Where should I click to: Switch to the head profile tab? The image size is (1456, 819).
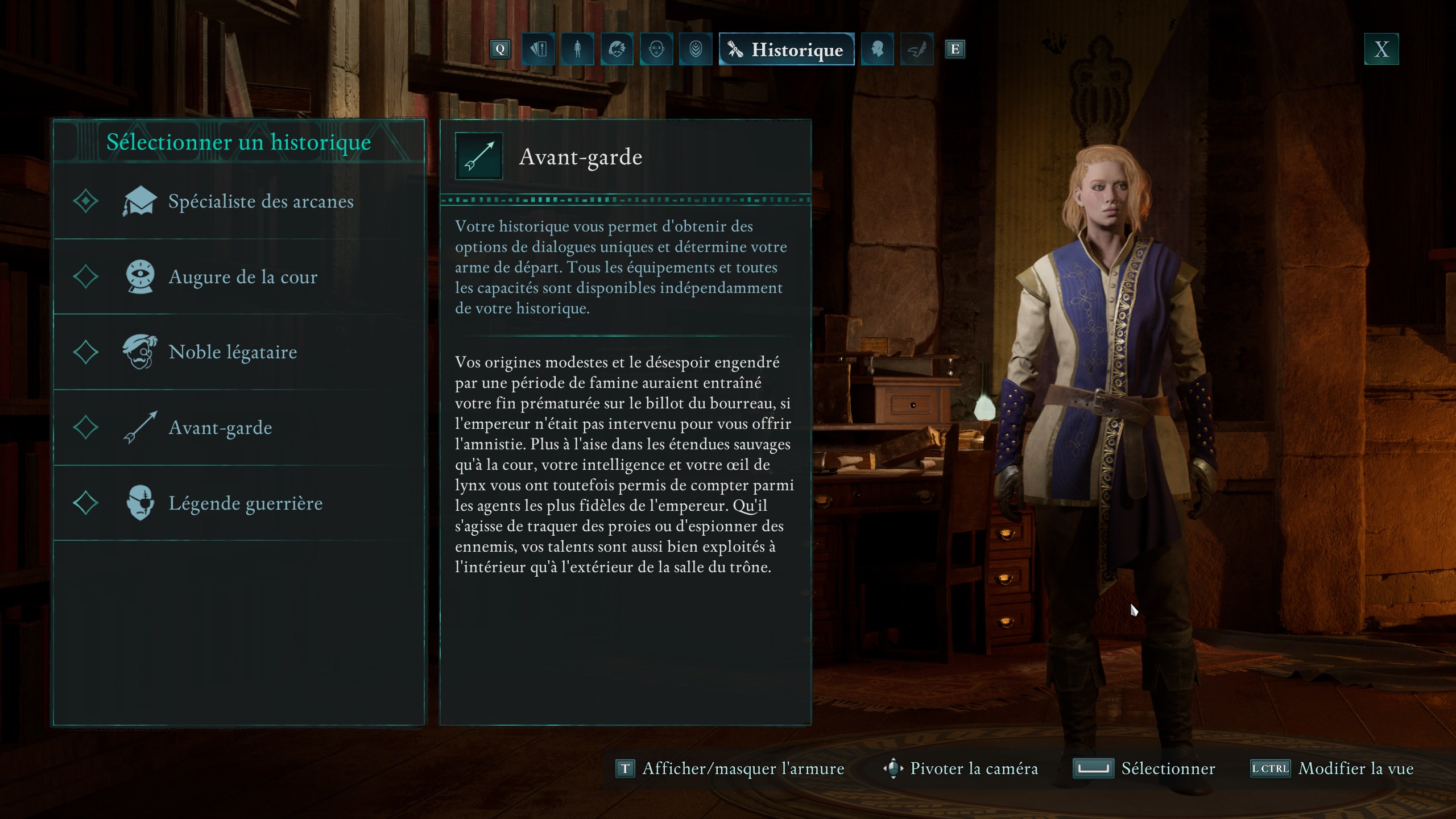[877, 49]
